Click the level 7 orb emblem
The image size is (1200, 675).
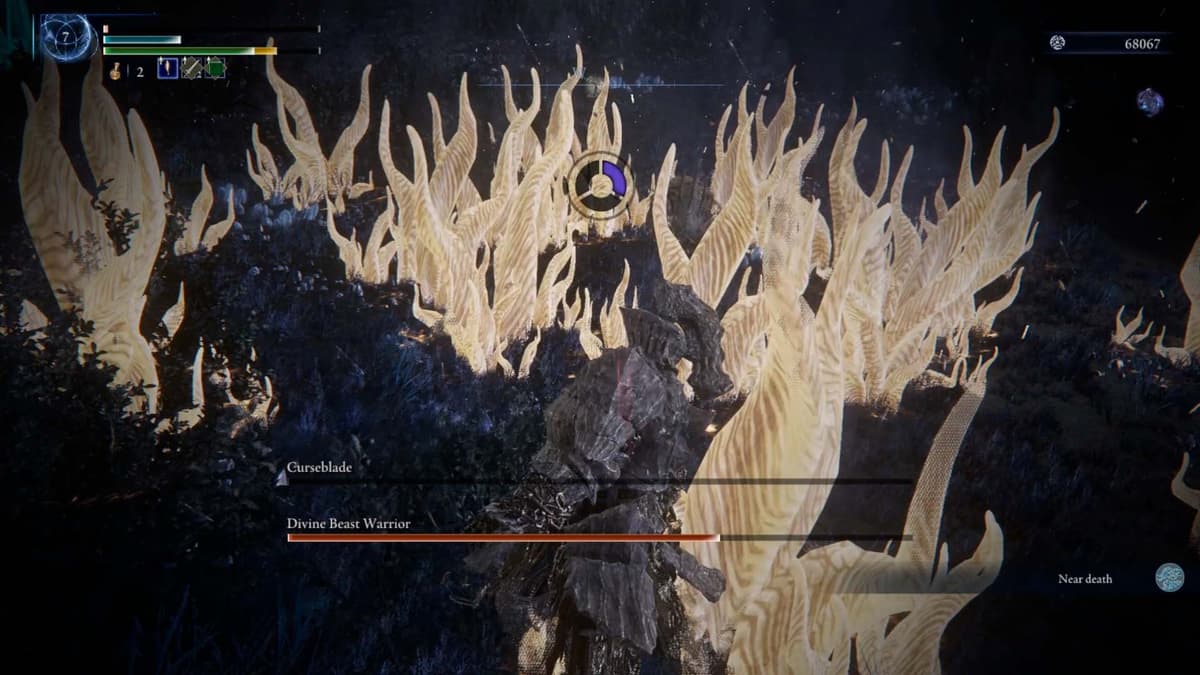[66, 38]
